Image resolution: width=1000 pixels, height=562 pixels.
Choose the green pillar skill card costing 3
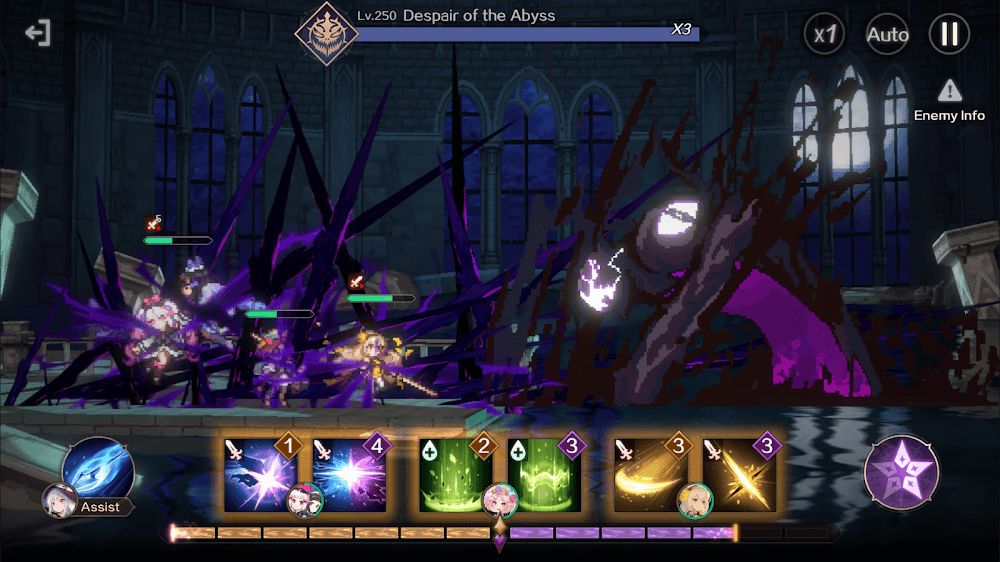coord(545,474)
